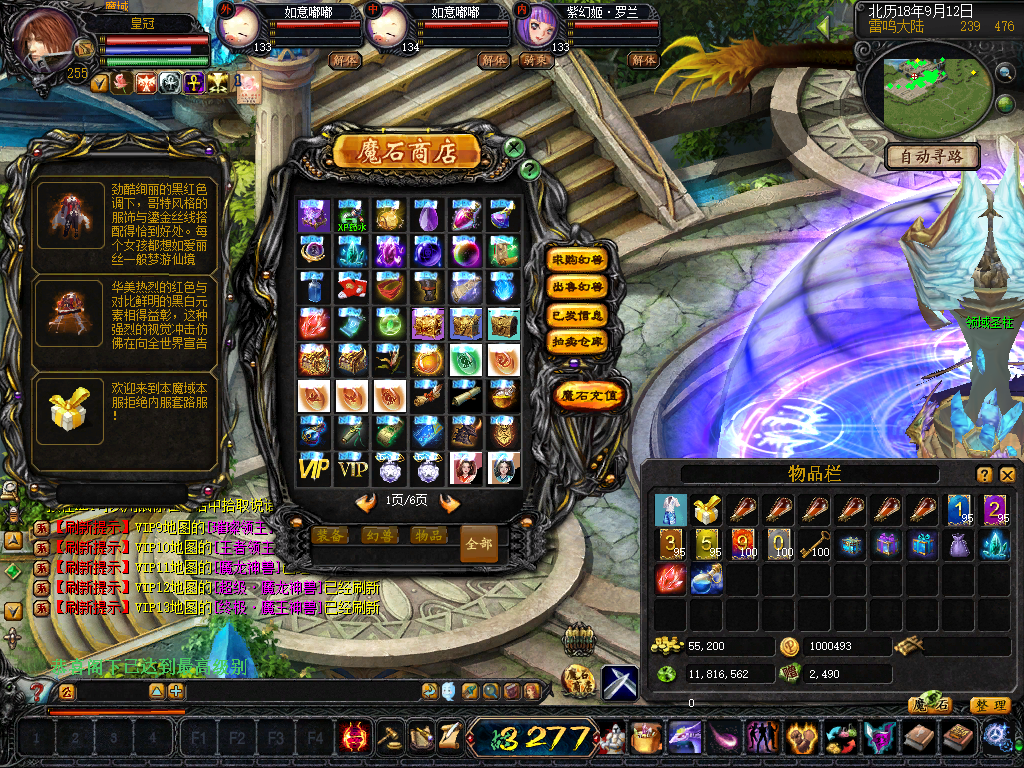This screenshot has height=768, width=1024.
Task: Click the 出售幻兽 button
Action: 578,287
